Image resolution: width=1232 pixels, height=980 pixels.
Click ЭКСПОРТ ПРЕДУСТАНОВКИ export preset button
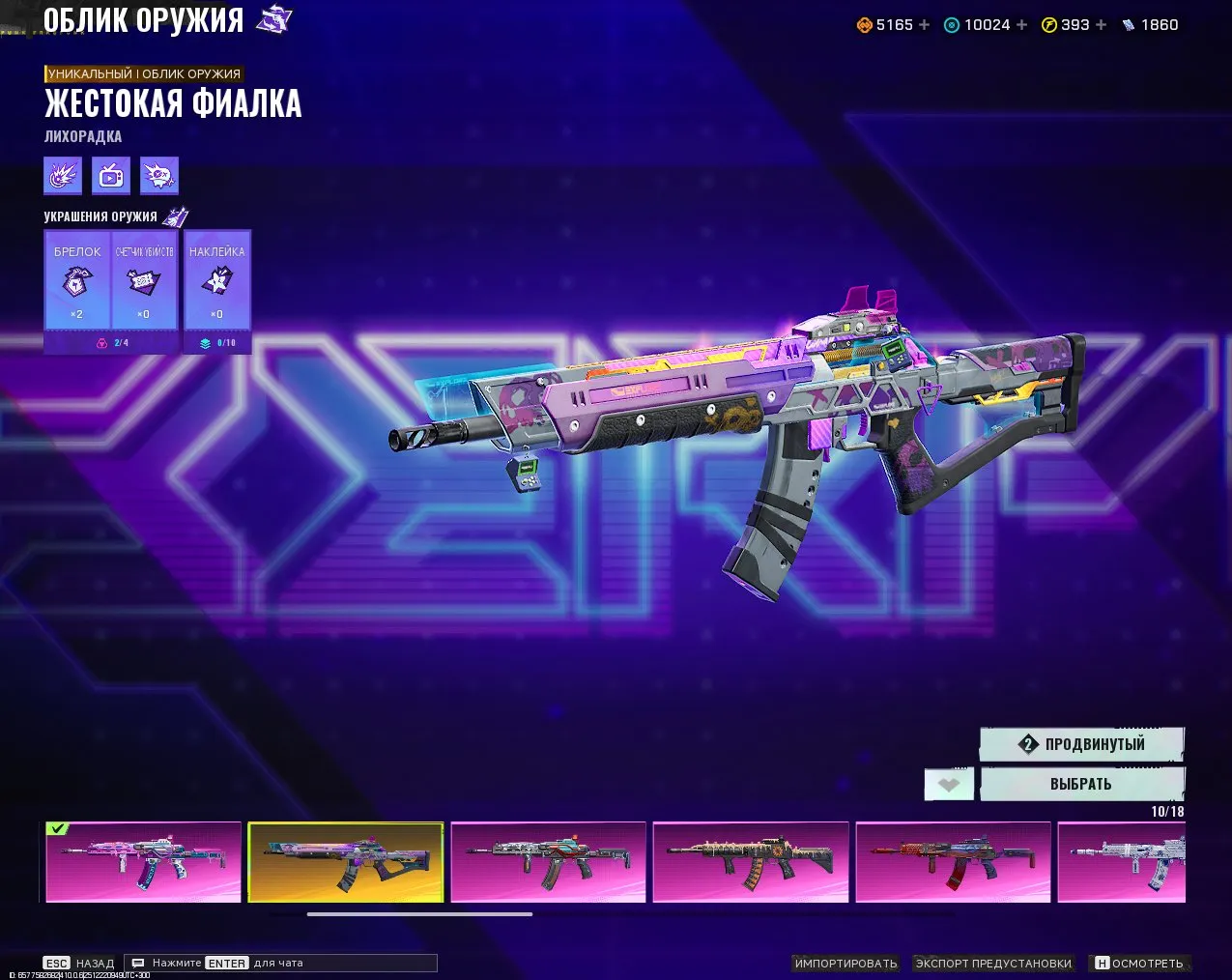[993, 964]
